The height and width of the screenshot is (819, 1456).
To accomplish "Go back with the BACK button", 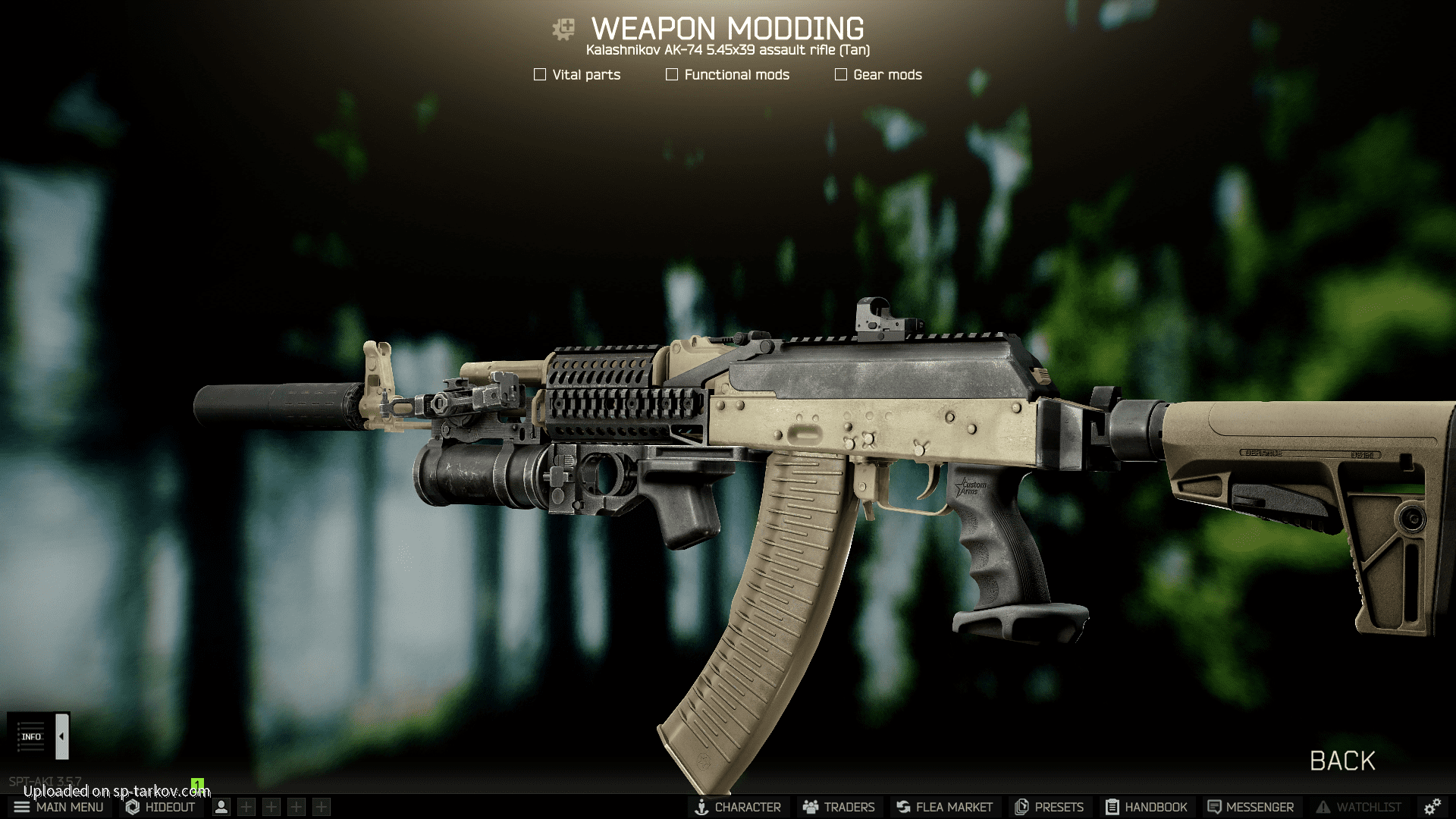I will [1342, 761].
